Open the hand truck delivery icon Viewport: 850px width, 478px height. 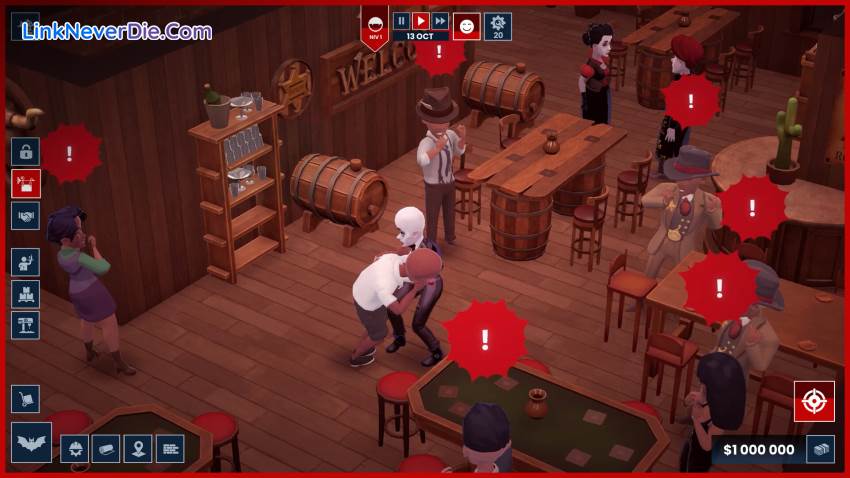tap(26, 399)
